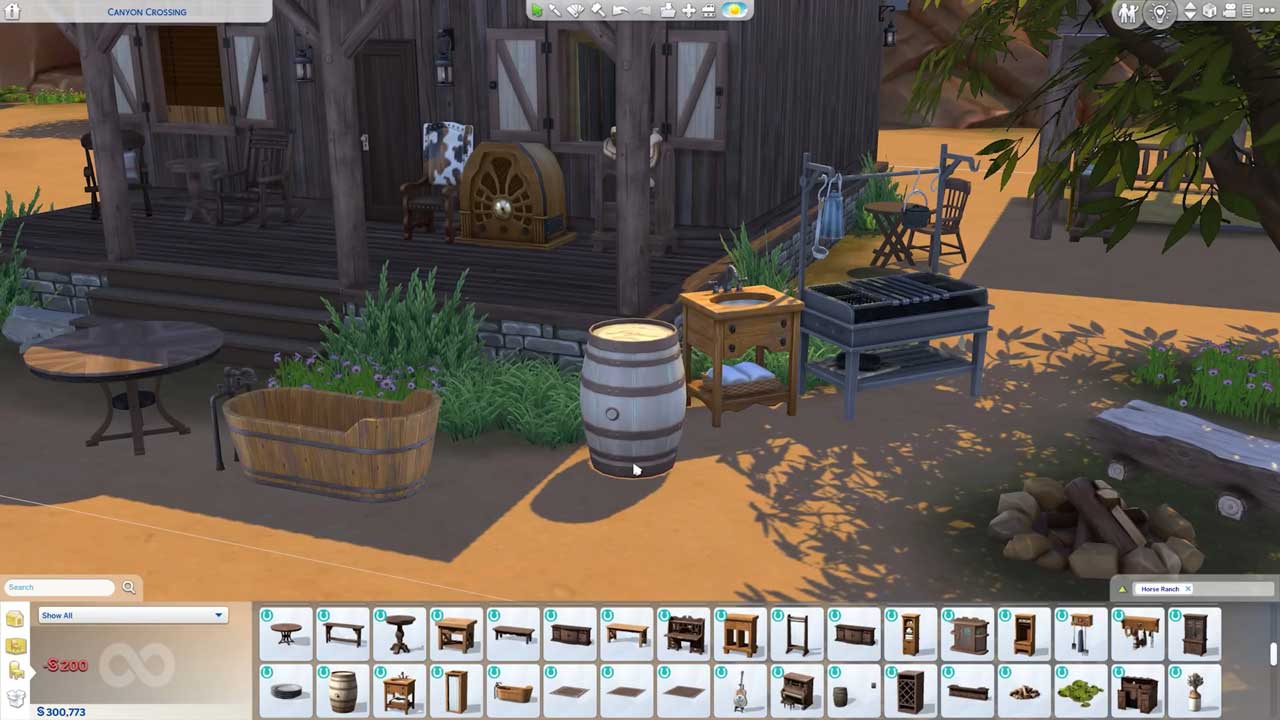This screenshot has width=1280, height=720.
Task: Activate the sledgehammer tool
Action: (x=598, y=10)
